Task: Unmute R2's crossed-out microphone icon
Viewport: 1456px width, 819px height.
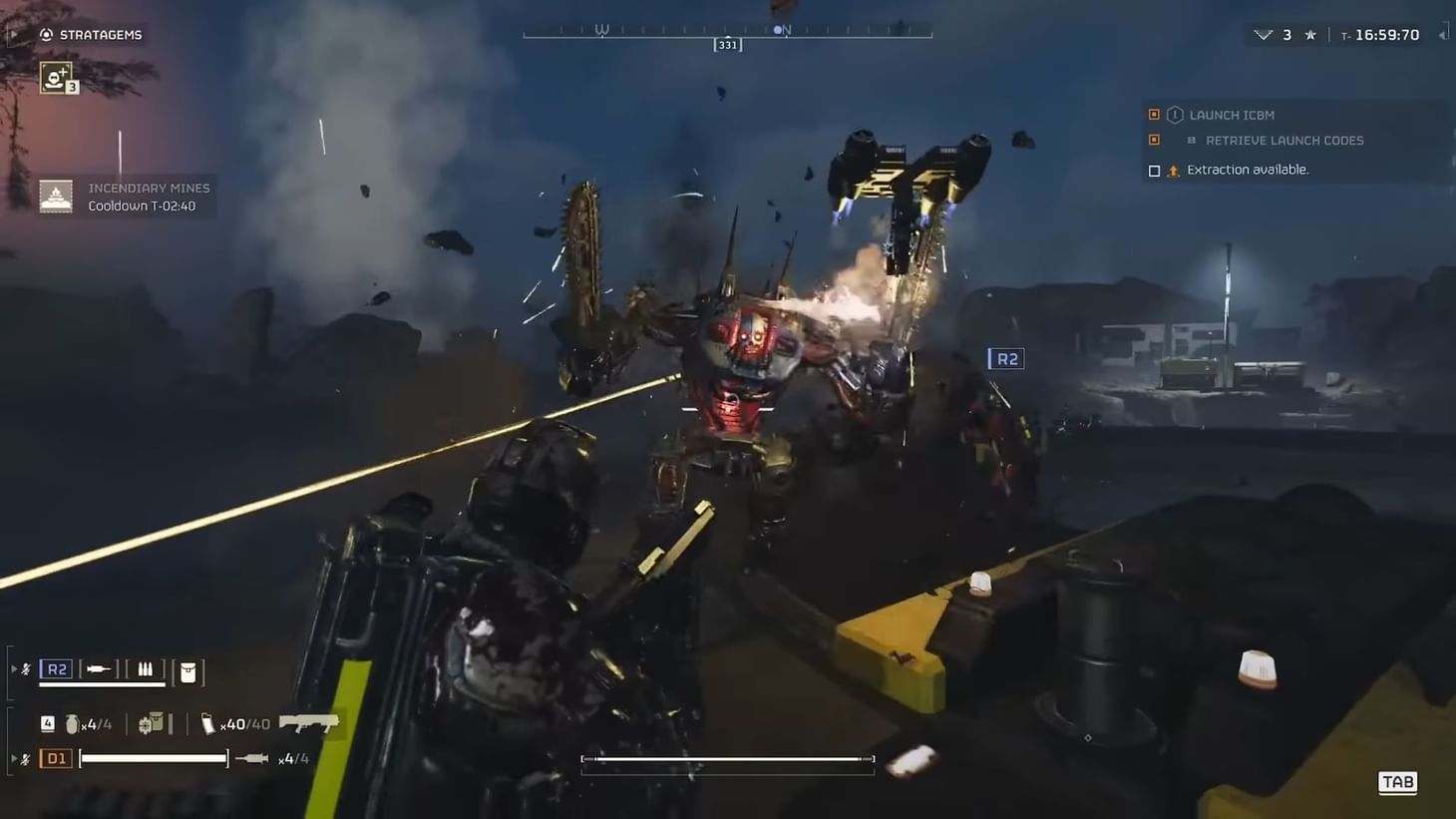Action: (x=25, y=668)
